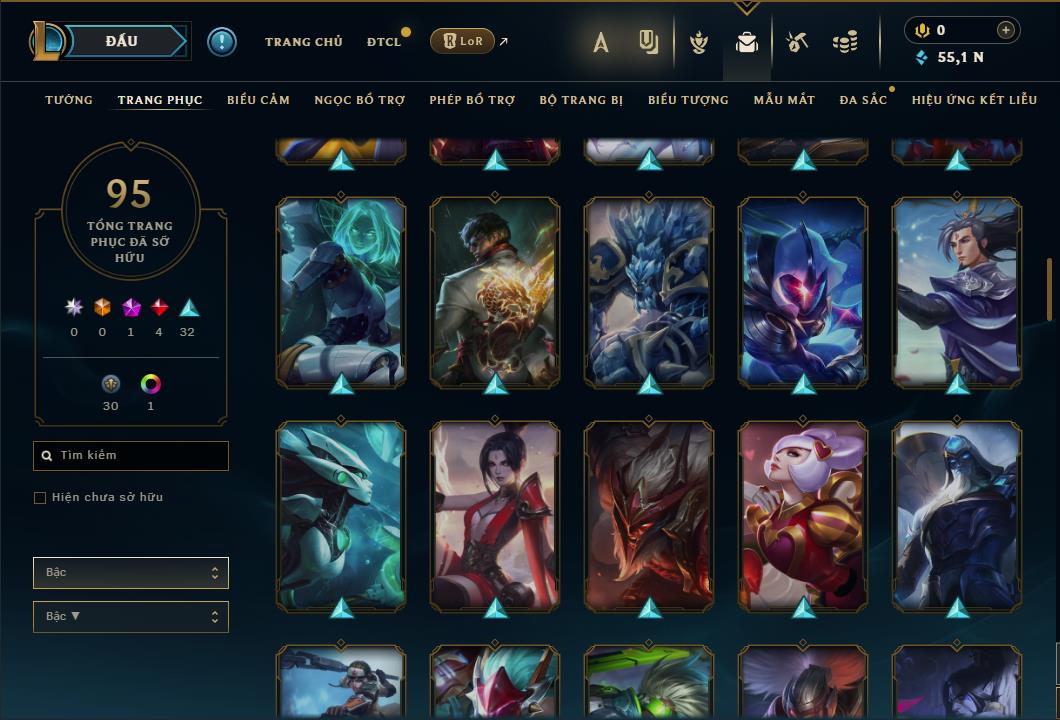Switch to the BIỂU CẢM tab
Screen dimensions: 1060x720
click(x=258, y=100)
